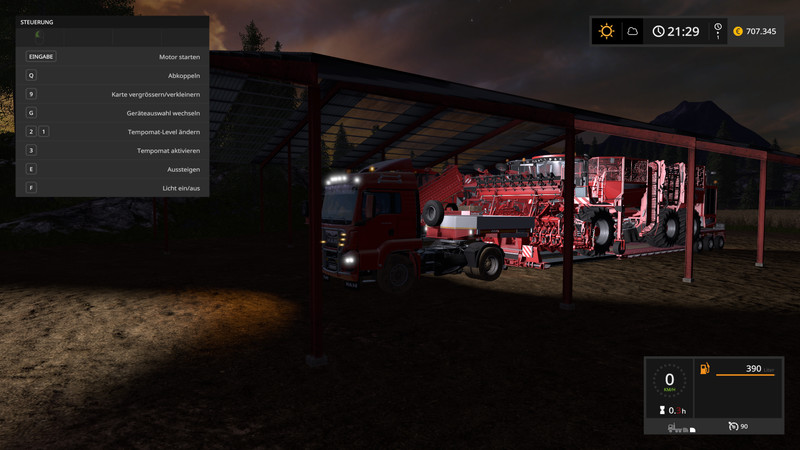800x450 pixels.
Task: Select the green icon under Steuerung header
Action: [x=38, y=34]
